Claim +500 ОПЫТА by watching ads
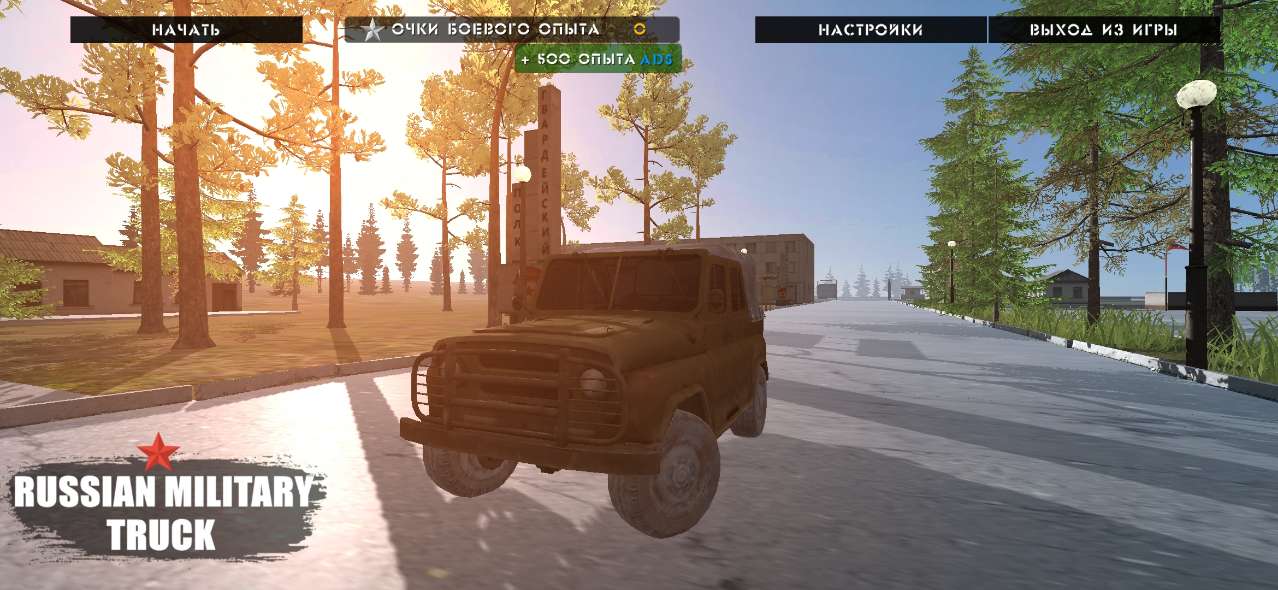Image resolution: width=1278 pixels, height=590 pixels. coord(598,59)
